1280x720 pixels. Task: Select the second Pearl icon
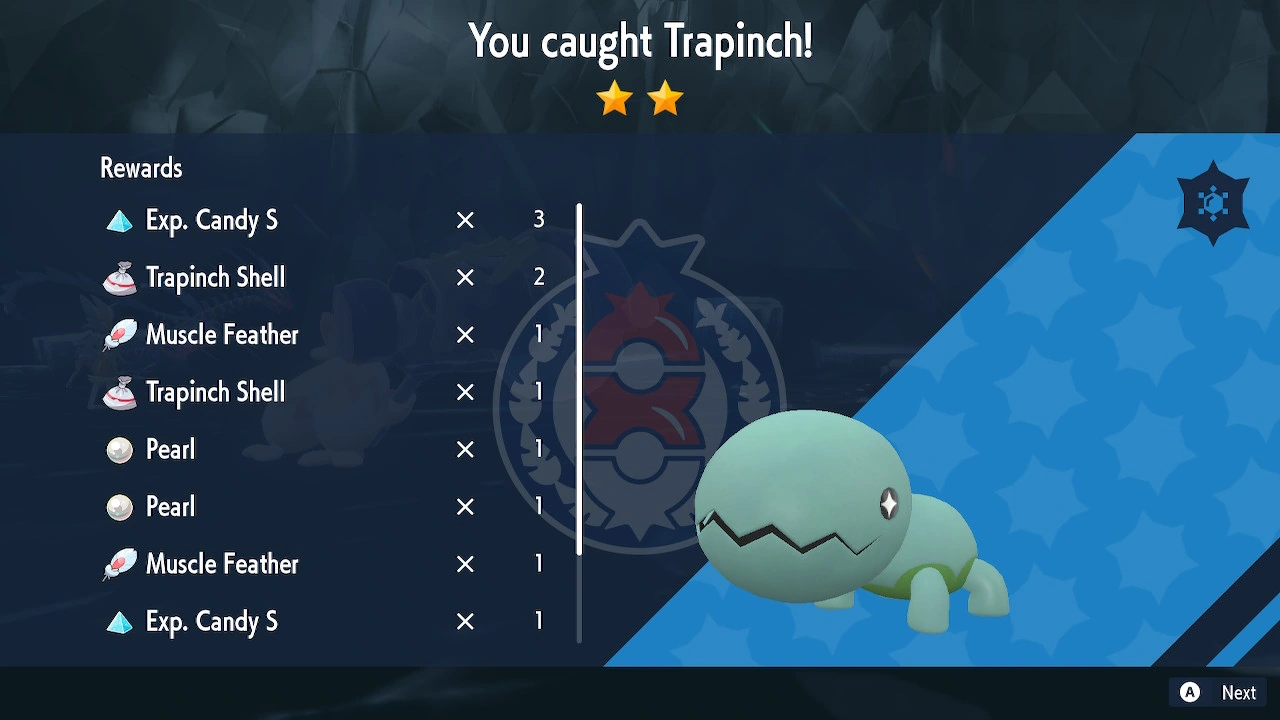coord(120,506)
